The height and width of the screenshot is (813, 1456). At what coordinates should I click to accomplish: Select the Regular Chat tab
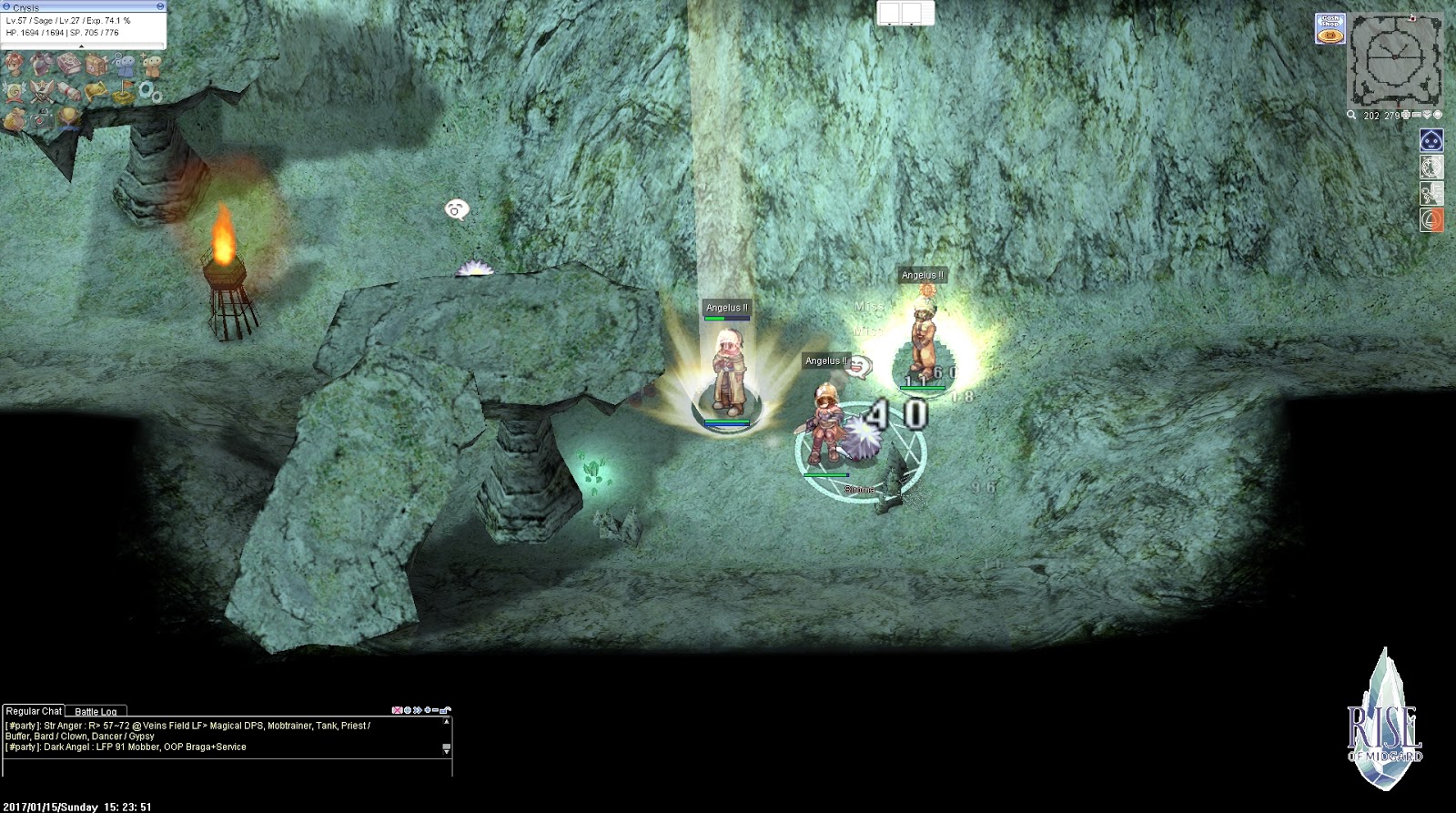tap(35, 709)
